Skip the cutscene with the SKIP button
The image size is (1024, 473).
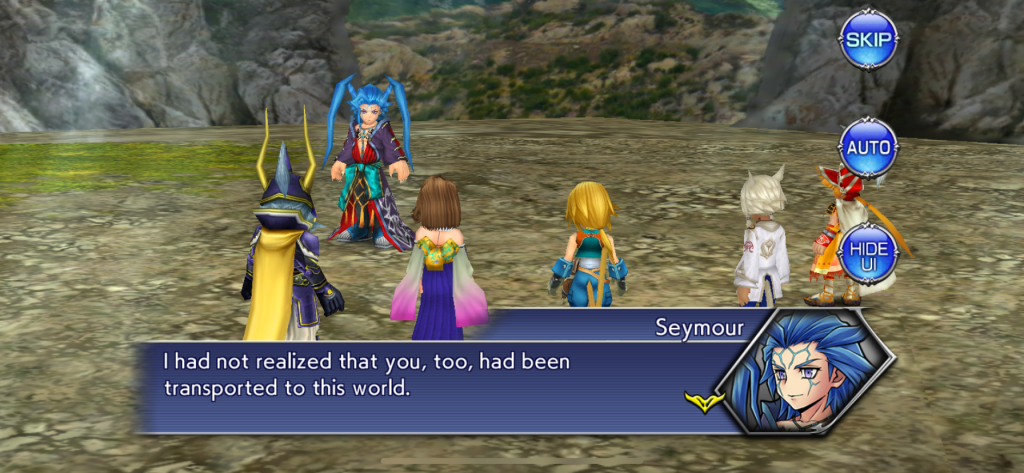[x=868, y=40]
